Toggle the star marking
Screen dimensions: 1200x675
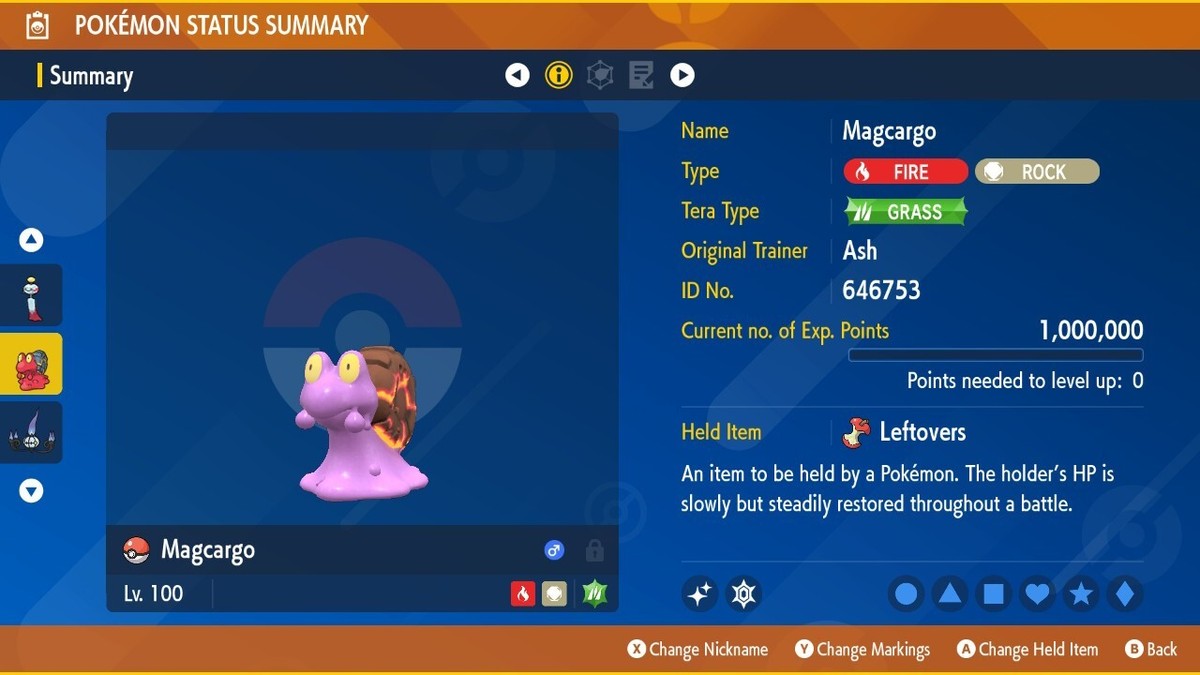(x=1081, y=594)
